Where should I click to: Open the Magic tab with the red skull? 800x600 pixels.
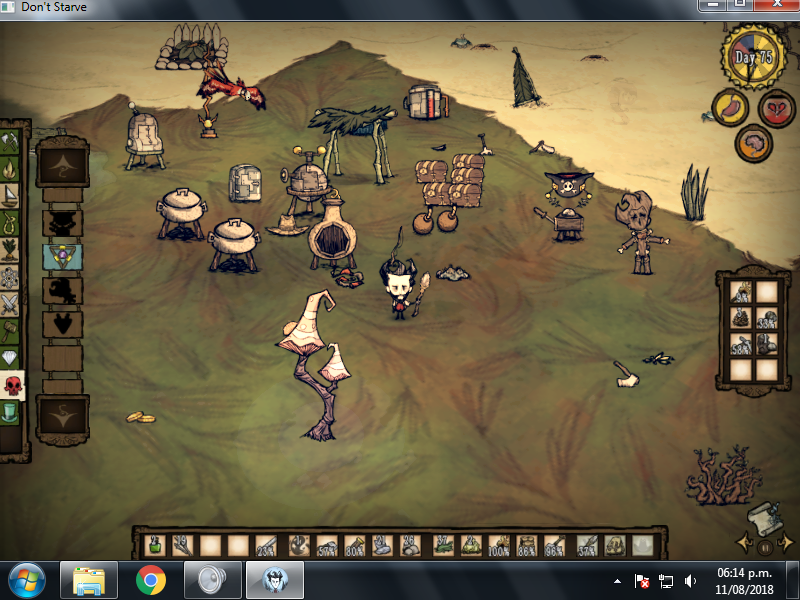[11, 385]
